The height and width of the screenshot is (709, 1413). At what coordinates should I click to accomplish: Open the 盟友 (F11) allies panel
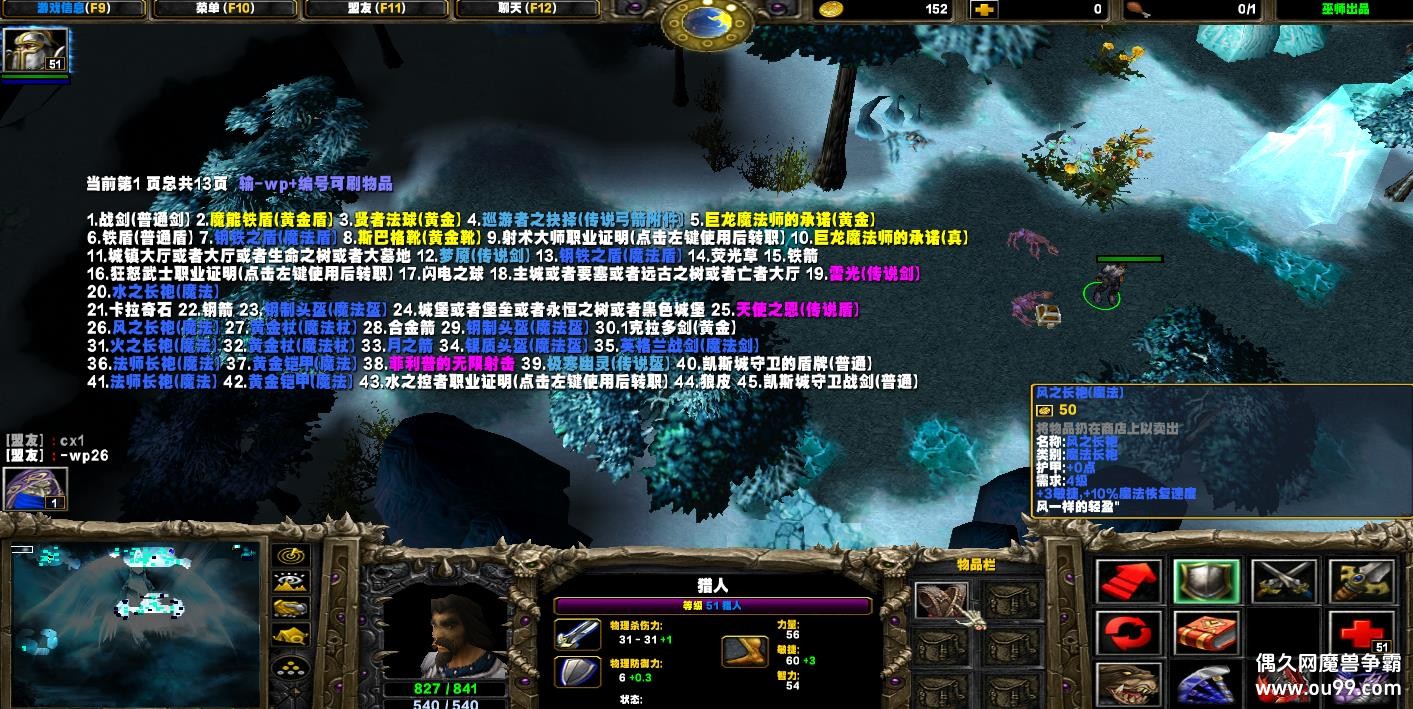[376, 9]
